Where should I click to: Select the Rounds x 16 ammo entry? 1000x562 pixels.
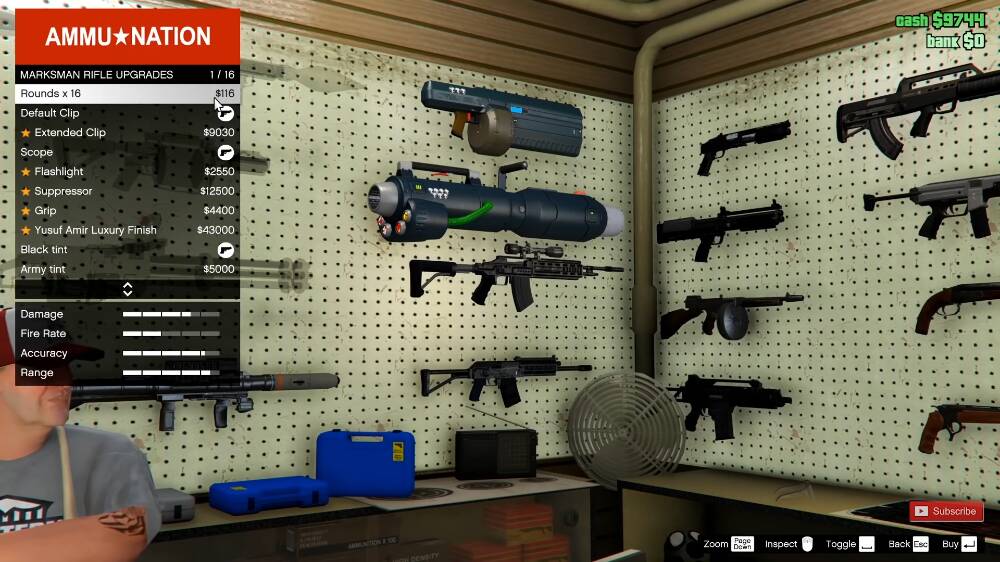click(x=127, y=94)
